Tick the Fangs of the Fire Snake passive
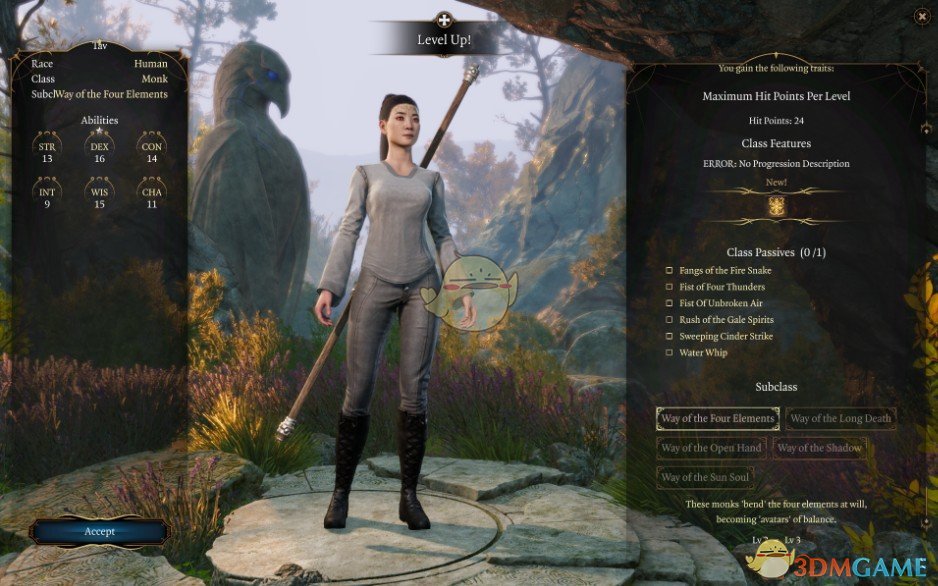The width and height of the screenshot is (938, 586). click(x=670, y=271)
